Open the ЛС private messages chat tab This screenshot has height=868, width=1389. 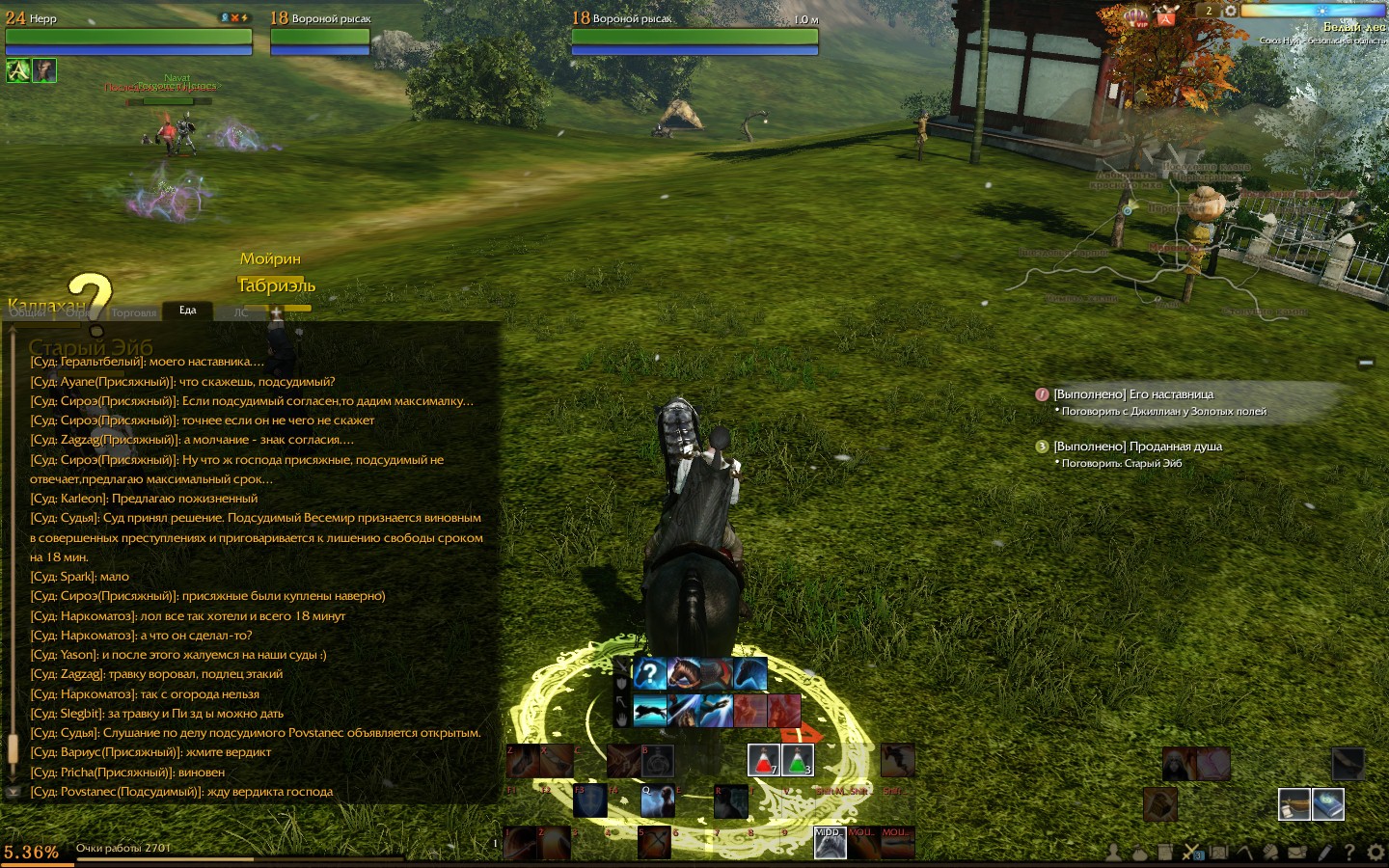[240, 312]
